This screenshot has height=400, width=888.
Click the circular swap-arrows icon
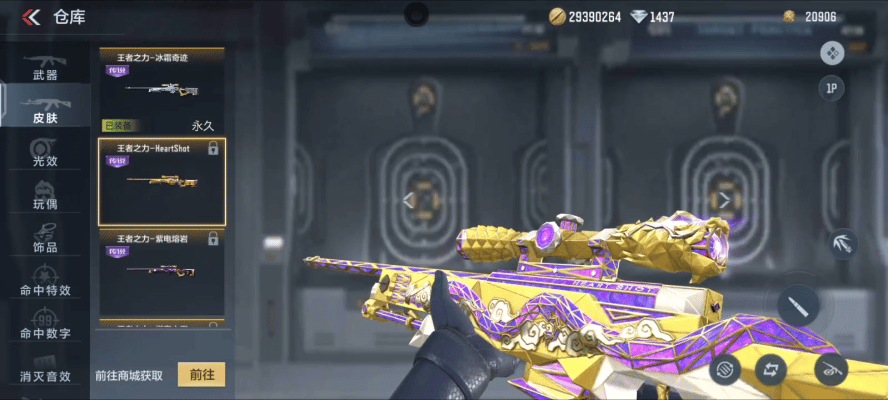[x=771, y=368]
